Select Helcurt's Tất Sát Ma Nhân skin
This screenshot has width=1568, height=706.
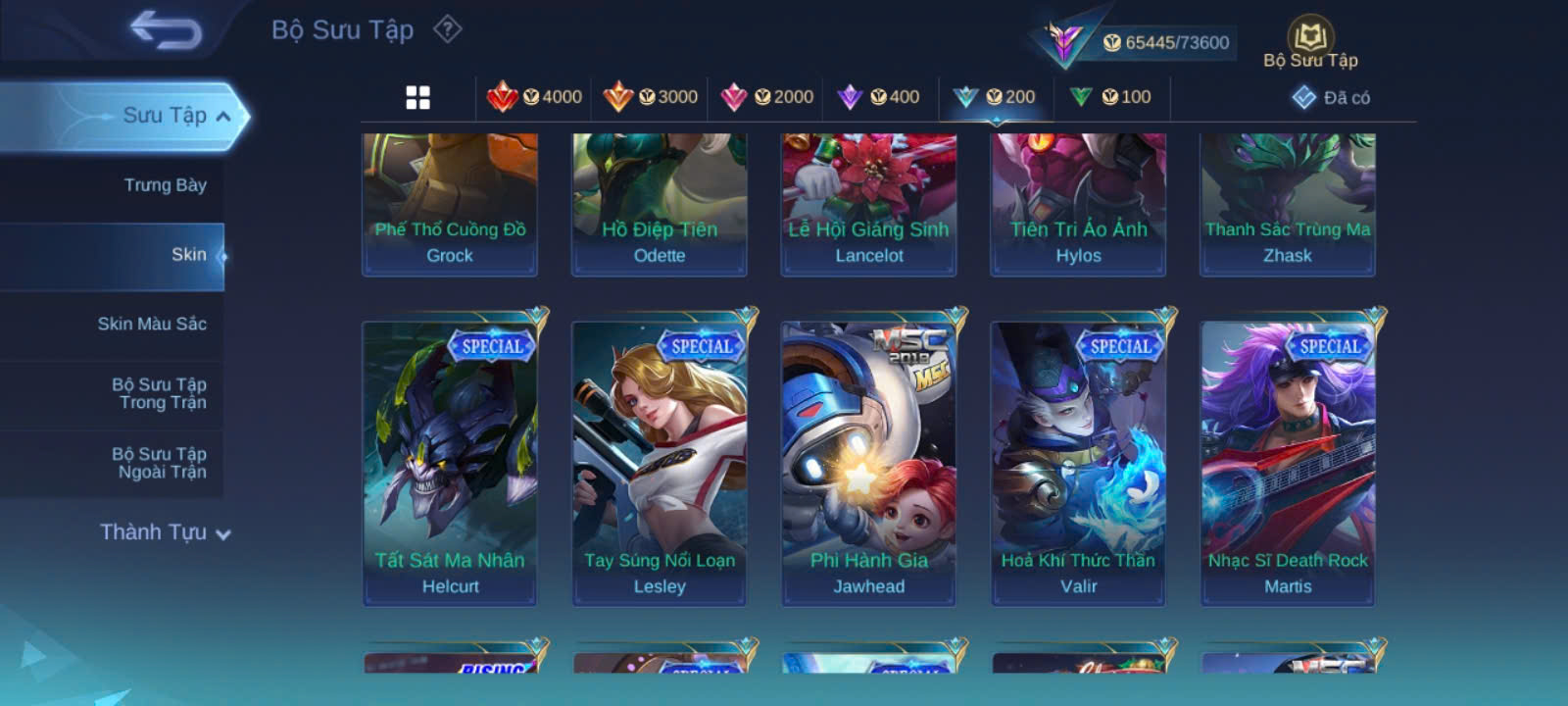coord(450,462)
